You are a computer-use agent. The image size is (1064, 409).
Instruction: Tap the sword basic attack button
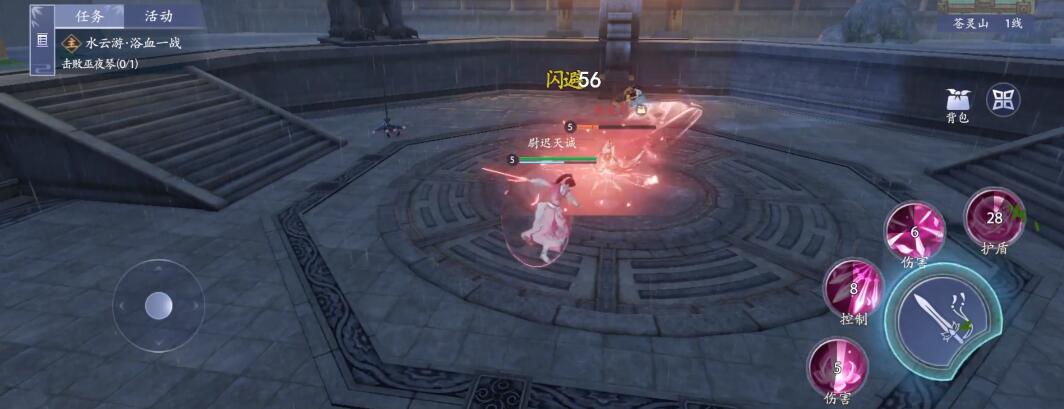[x=943, y=321]
